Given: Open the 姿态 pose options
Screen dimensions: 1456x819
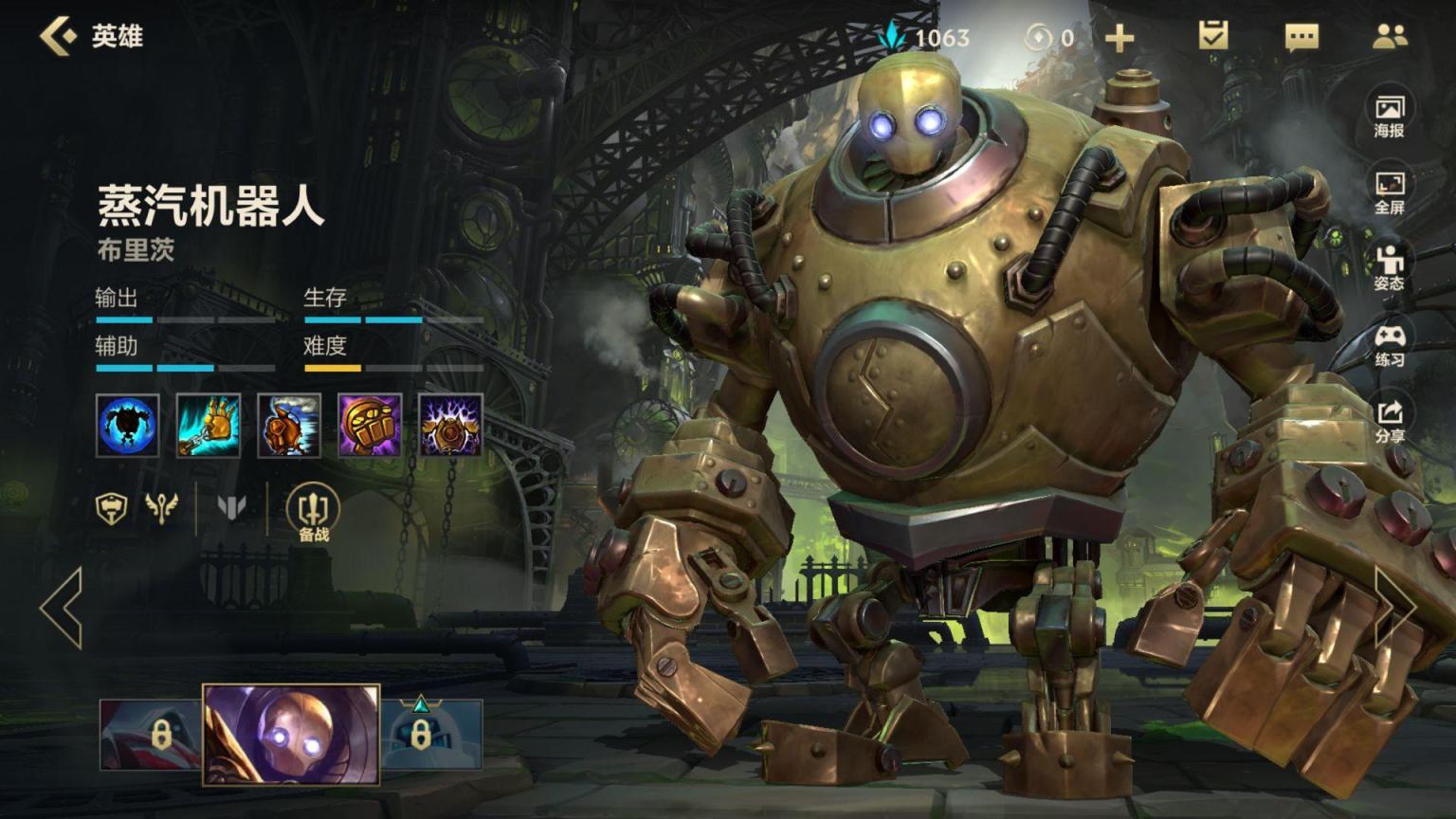Looking at the screenshot, I should click(x=1389, y=268).
